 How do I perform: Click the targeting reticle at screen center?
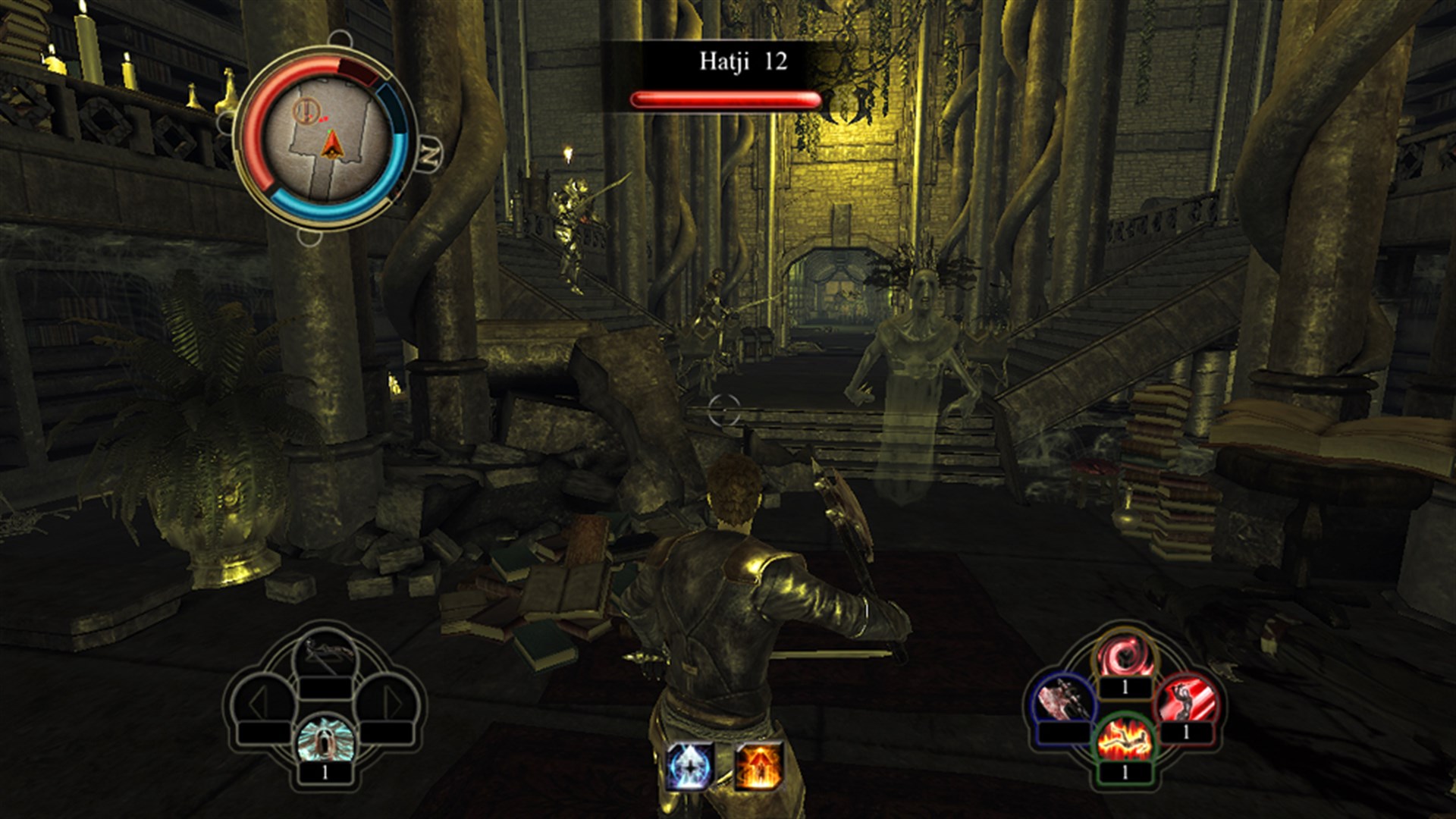point(726,409)
